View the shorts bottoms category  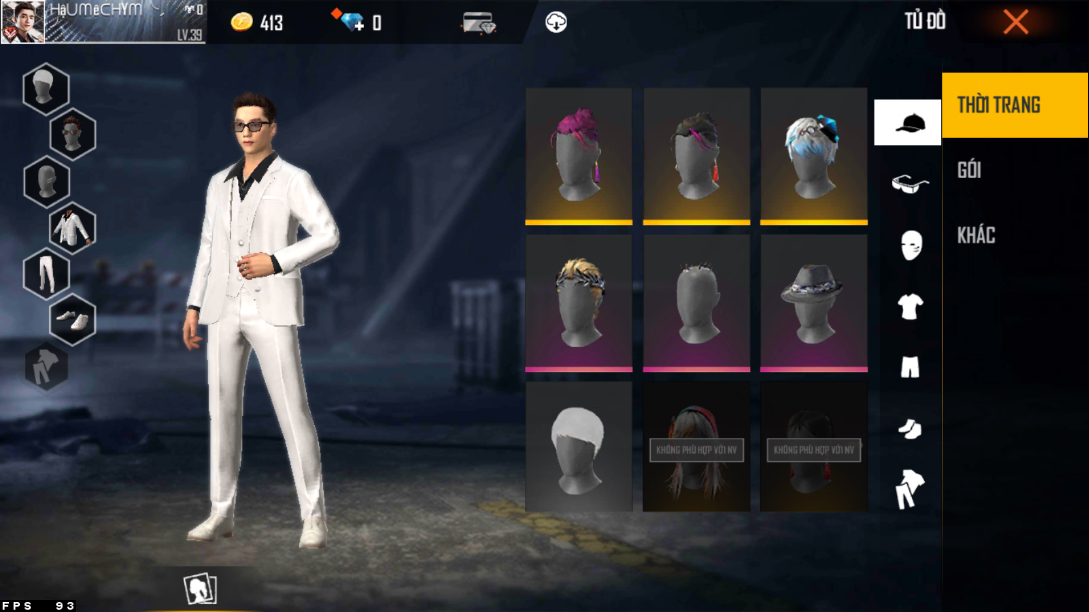pyautogui.click(x=909, y=367)
